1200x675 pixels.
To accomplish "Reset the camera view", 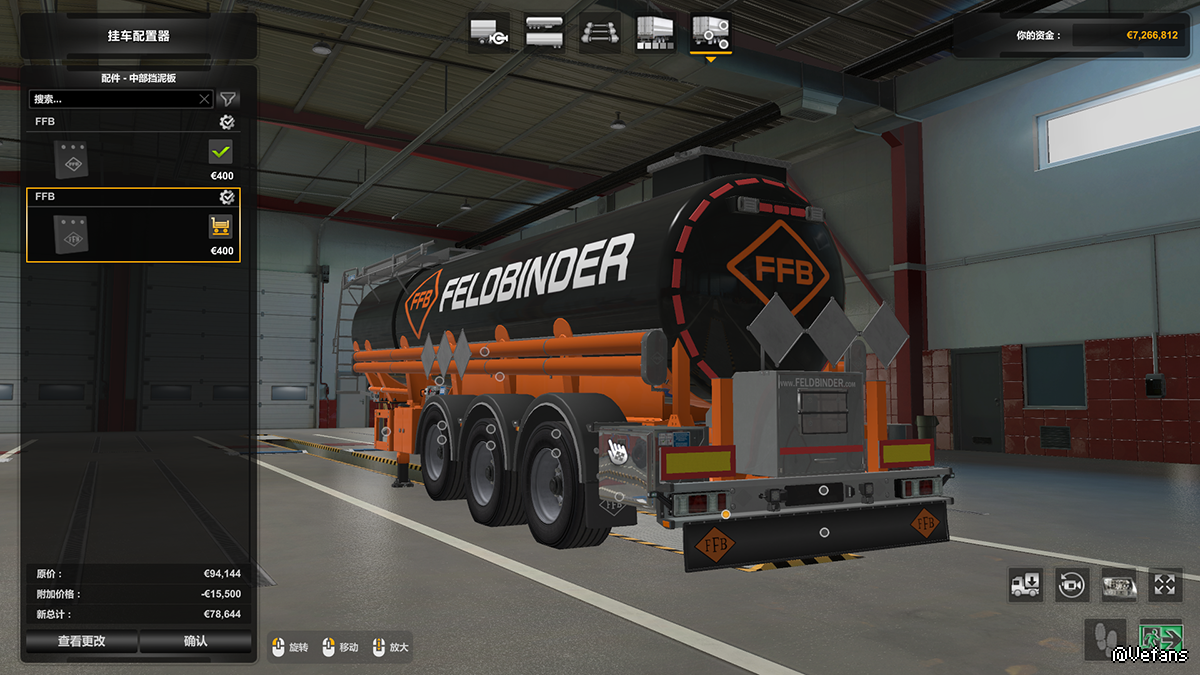I will point(1072,585).
